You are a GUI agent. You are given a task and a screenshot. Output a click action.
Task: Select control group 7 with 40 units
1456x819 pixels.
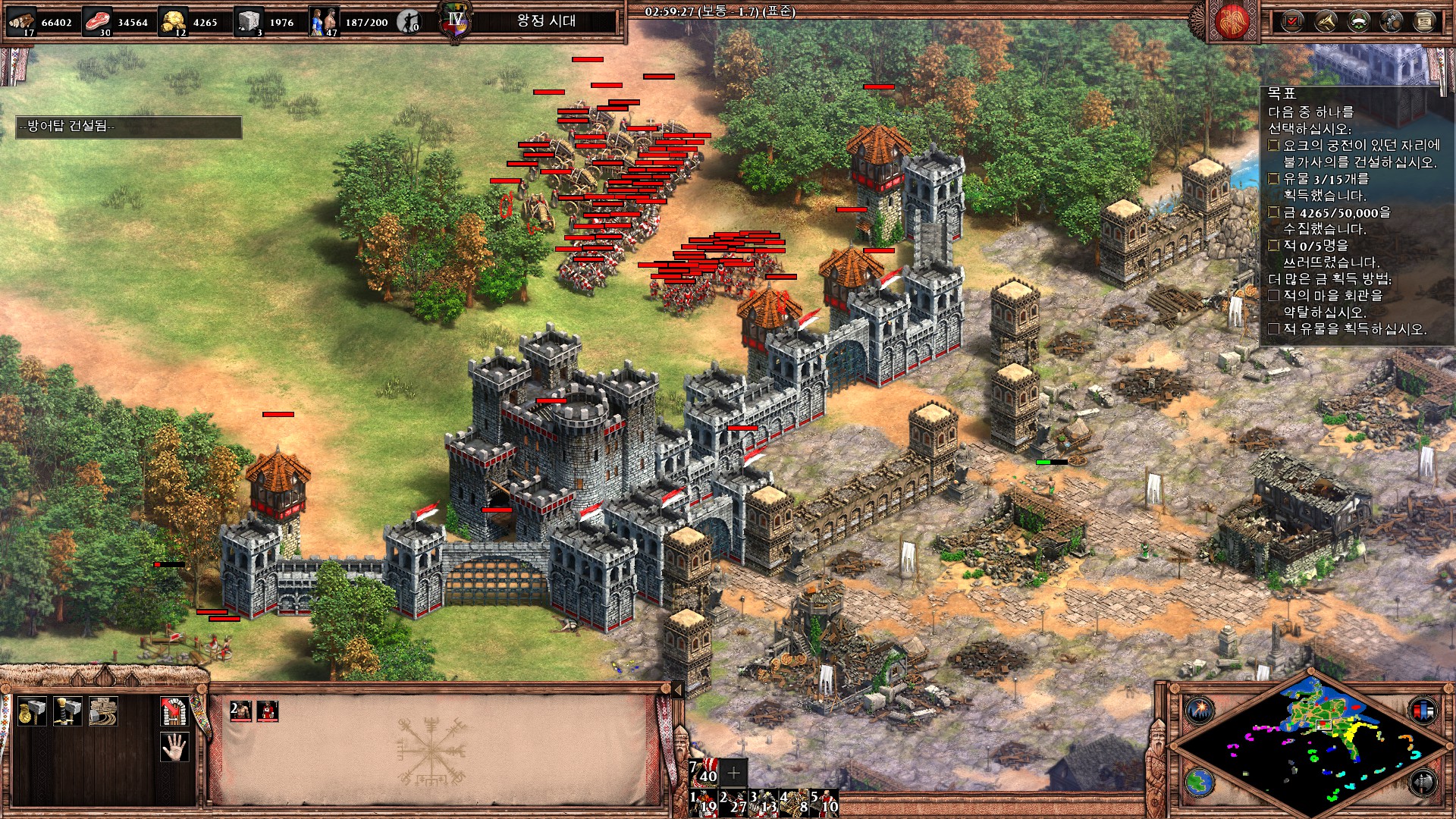tap(704, 772)
